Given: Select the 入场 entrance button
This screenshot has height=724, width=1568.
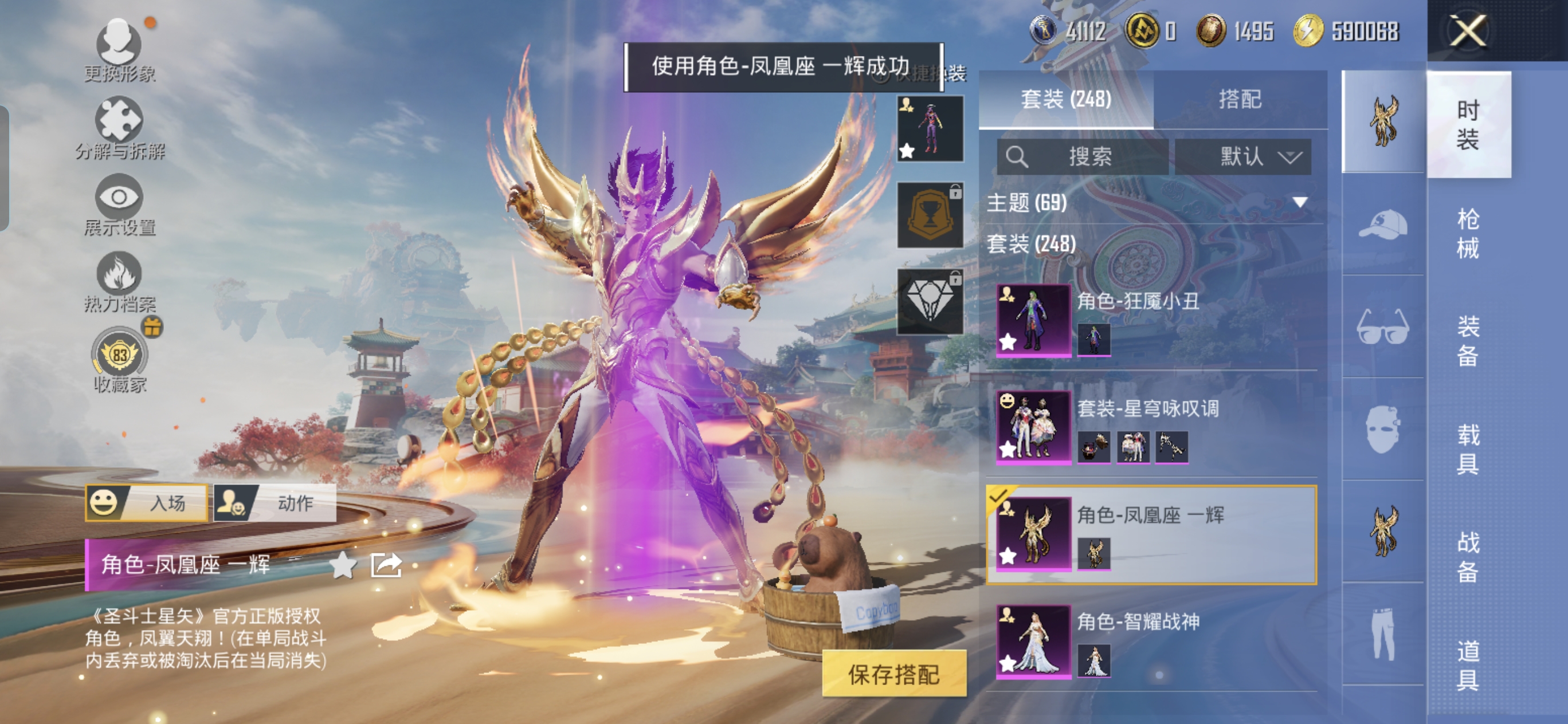Looking at the screenshot, I should (147, 502).
